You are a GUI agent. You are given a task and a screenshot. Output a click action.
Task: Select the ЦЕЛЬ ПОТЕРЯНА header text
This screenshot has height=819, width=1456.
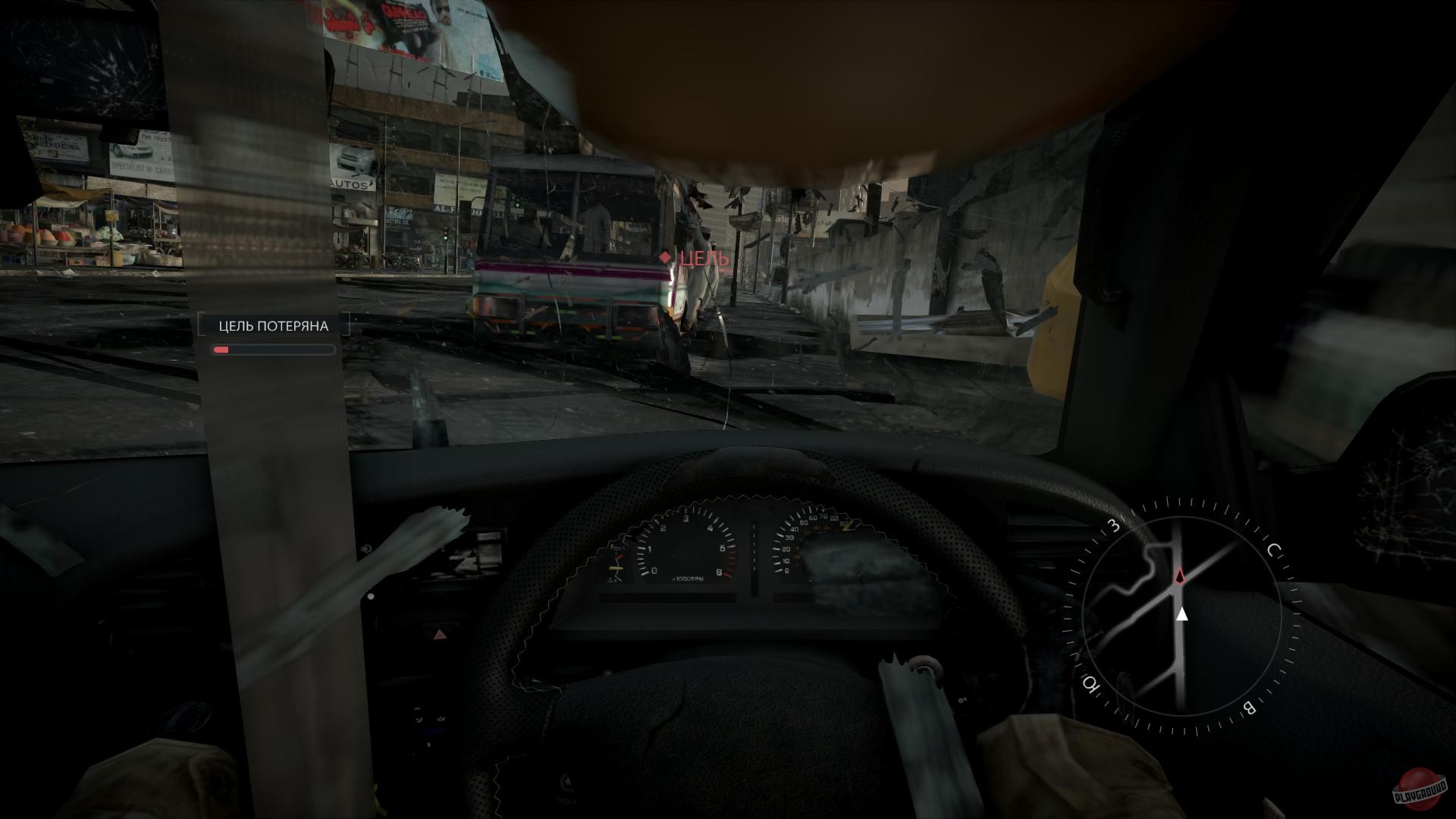(x=273, y=325)
